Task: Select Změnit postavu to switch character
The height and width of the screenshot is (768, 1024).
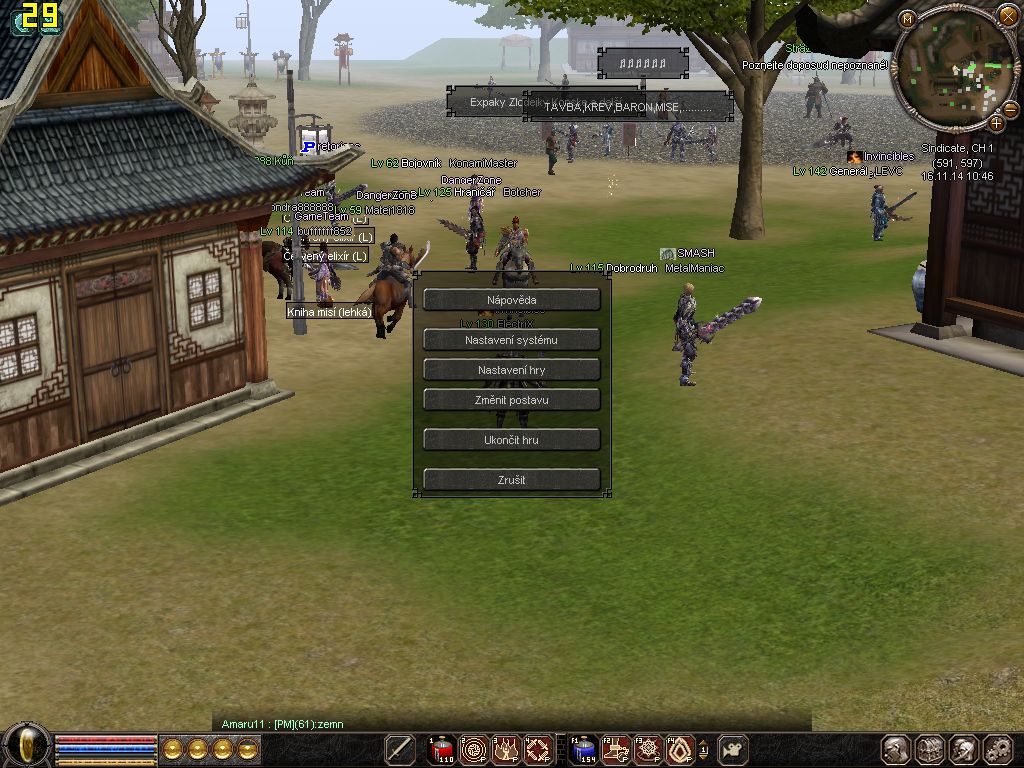Action: 512,400
